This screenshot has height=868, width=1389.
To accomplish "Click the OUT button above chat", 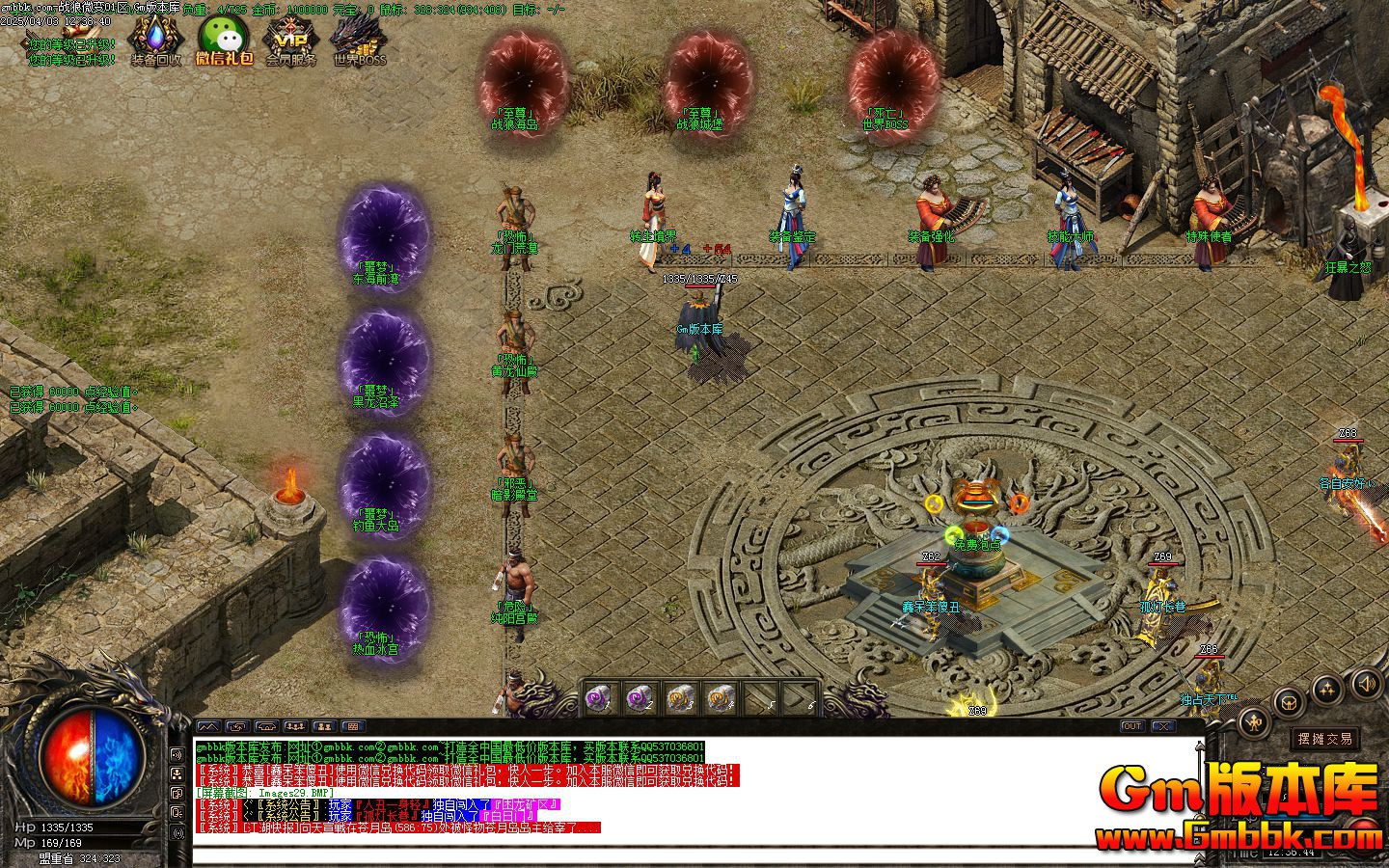I will coord(1131,726).
